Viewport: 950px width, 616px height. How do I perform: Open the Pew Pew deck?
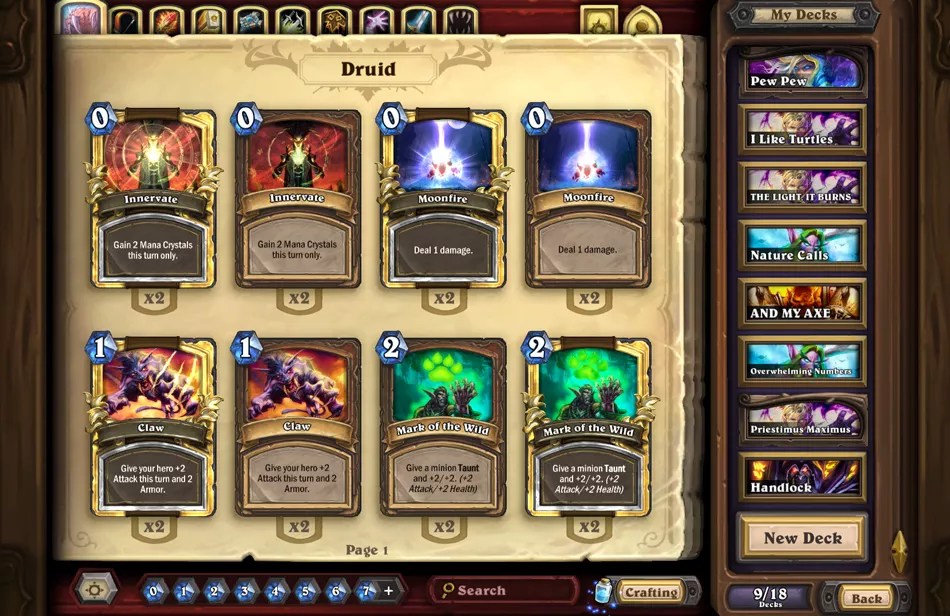802,72
